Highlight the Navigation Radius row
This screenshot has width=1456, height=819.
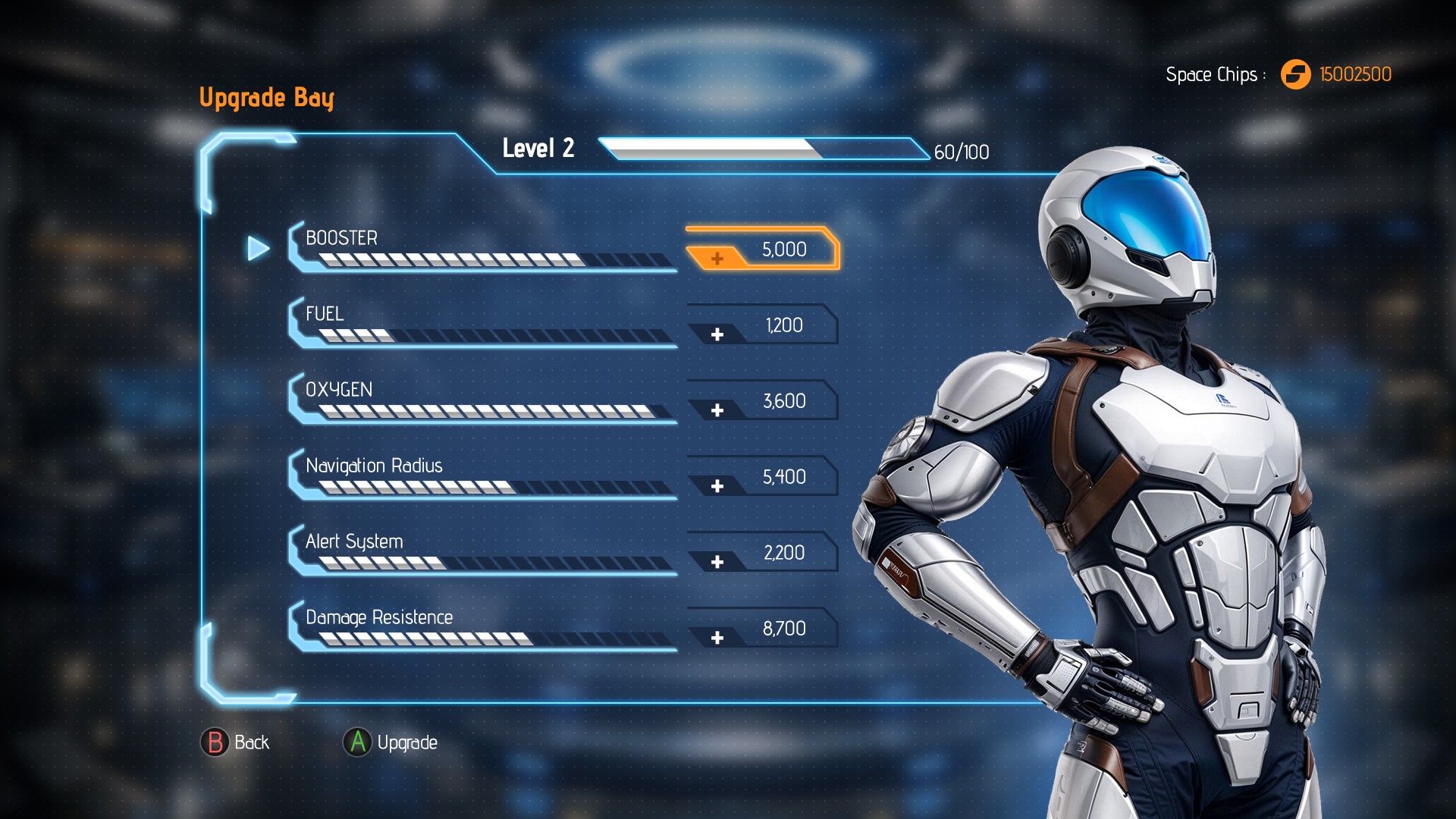pyautogui.click(x=482, y=475)
